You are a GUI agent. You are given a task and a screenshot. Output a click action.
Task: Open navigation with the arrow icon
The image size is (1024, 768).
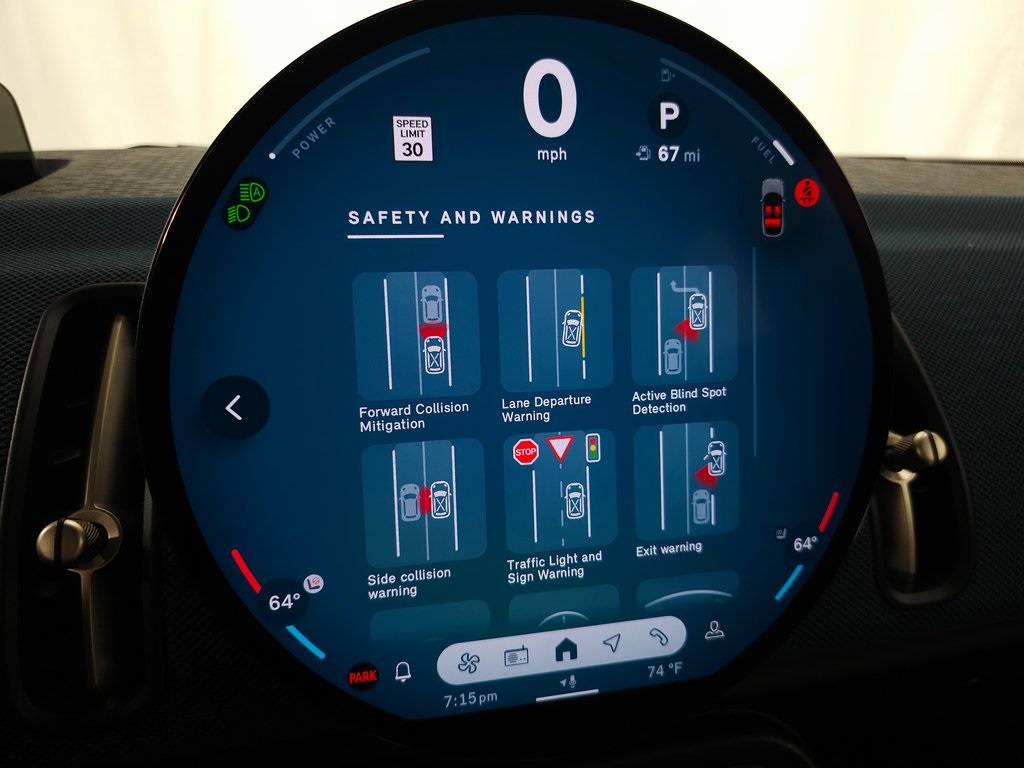click(612, 643)
